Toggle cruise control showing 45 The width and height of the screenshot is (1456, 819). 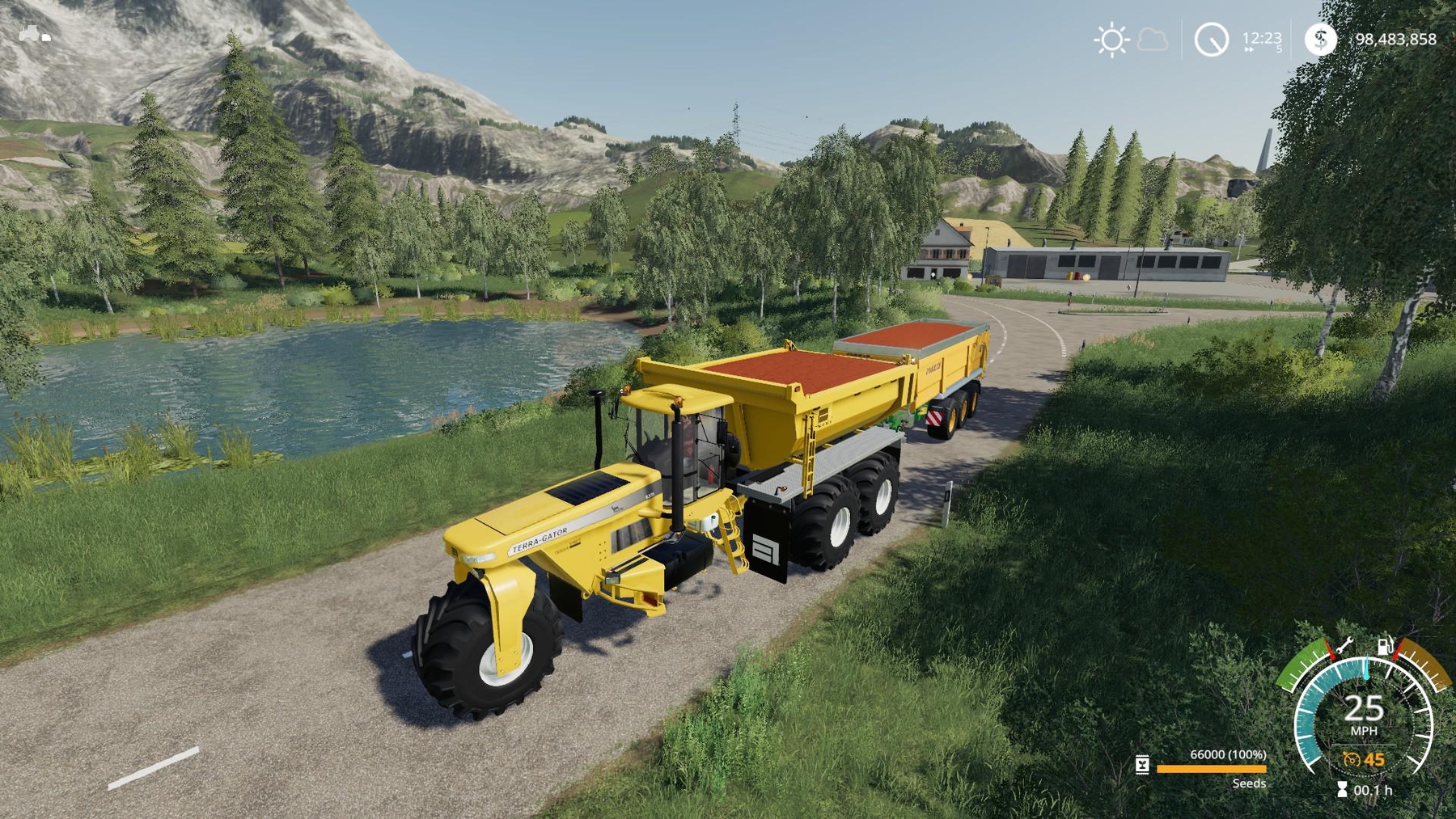click(1363, 760)
